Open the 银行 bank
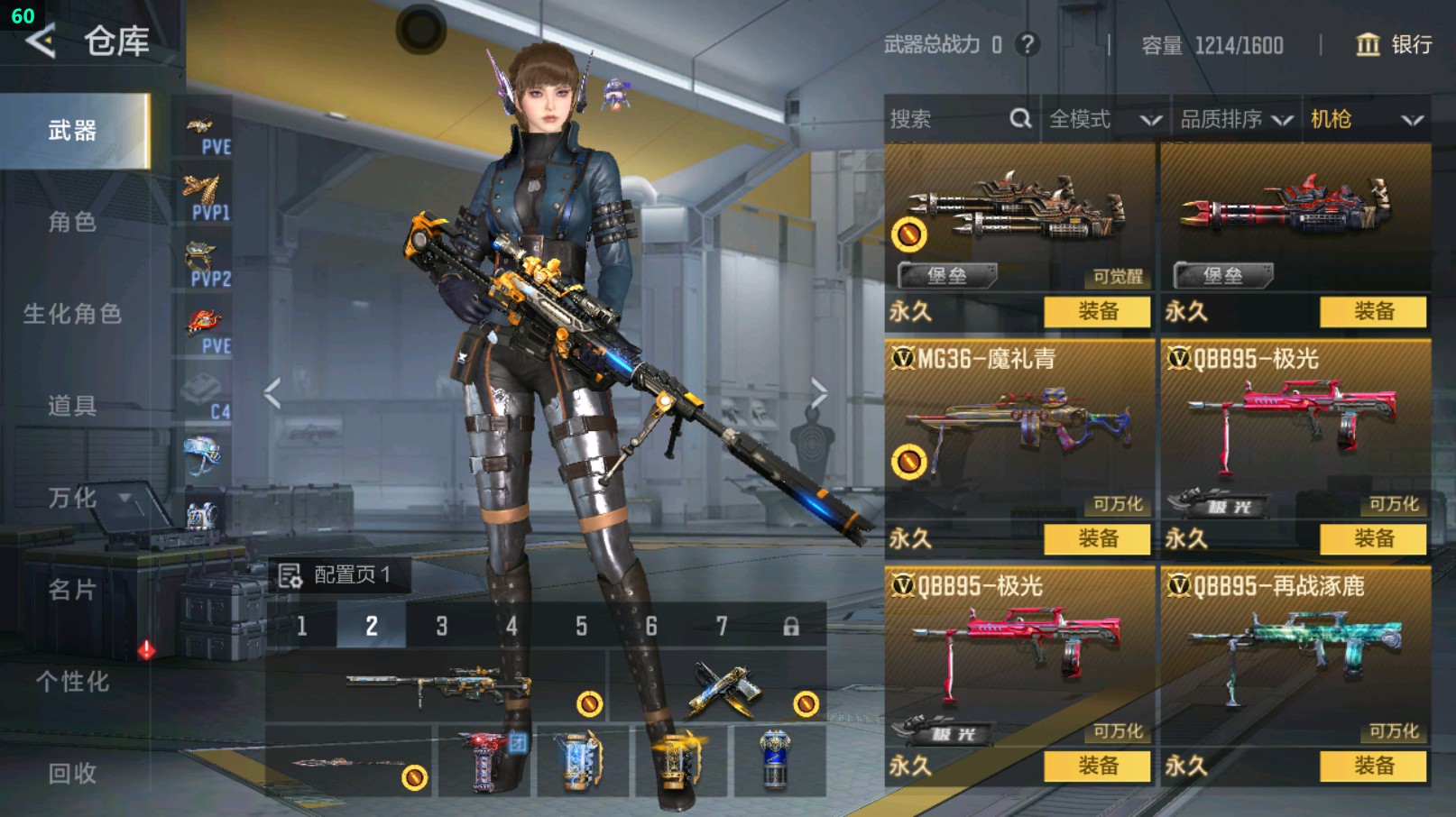This screenshot has width=1456, height=817. (1395, 45)
